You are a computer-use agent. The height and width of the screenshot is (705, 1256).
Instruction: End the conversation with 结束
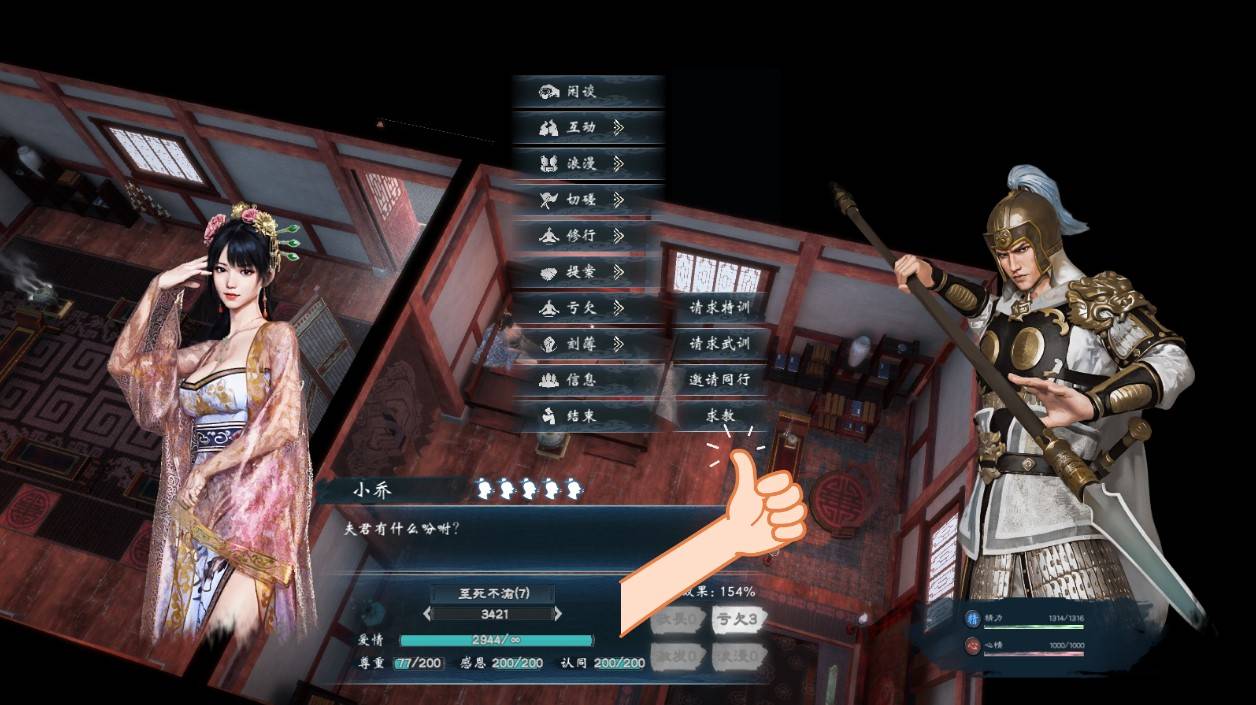point(588,415)
